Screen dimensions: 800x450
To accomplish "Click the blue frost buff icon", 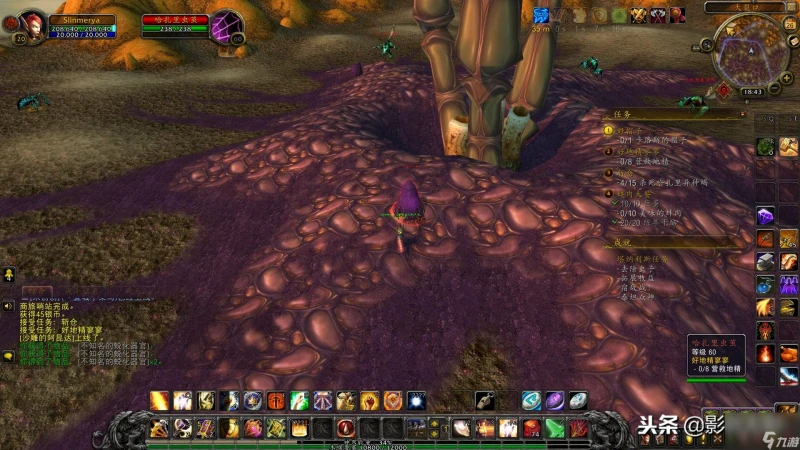I will point(541,15).
